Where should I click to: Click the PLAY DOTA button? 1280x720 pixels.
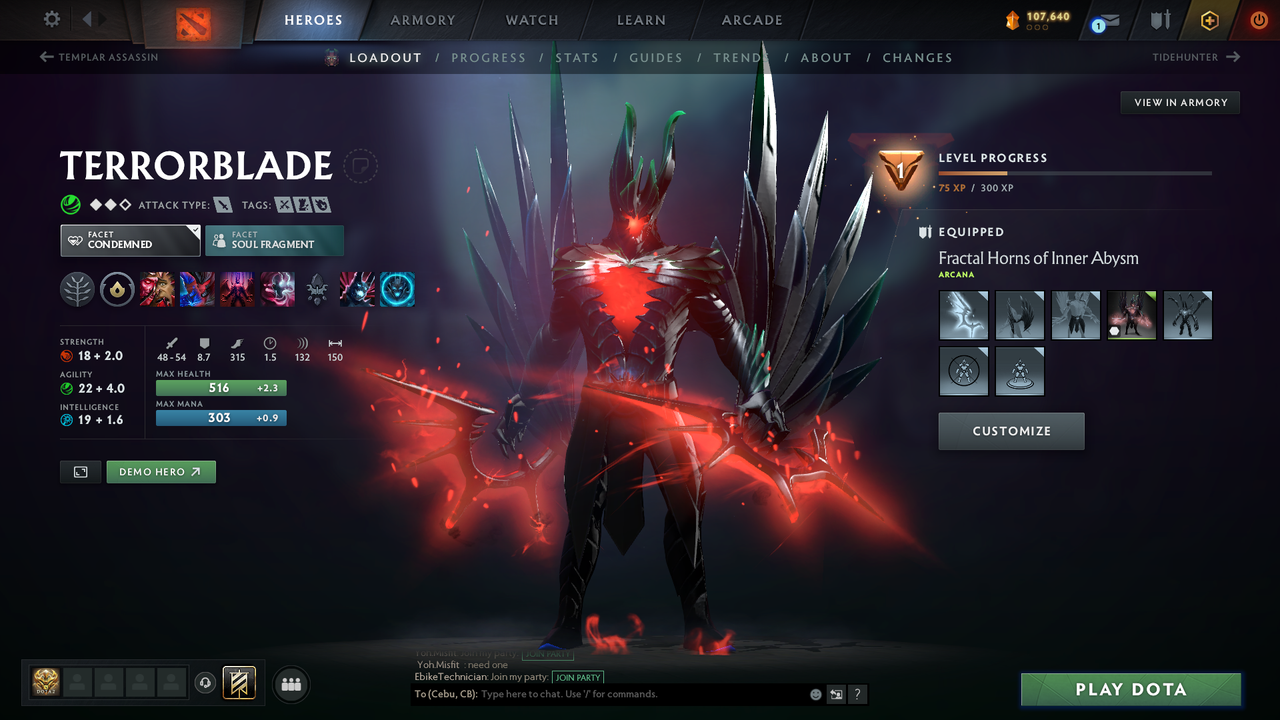[x=1130, y=689]
